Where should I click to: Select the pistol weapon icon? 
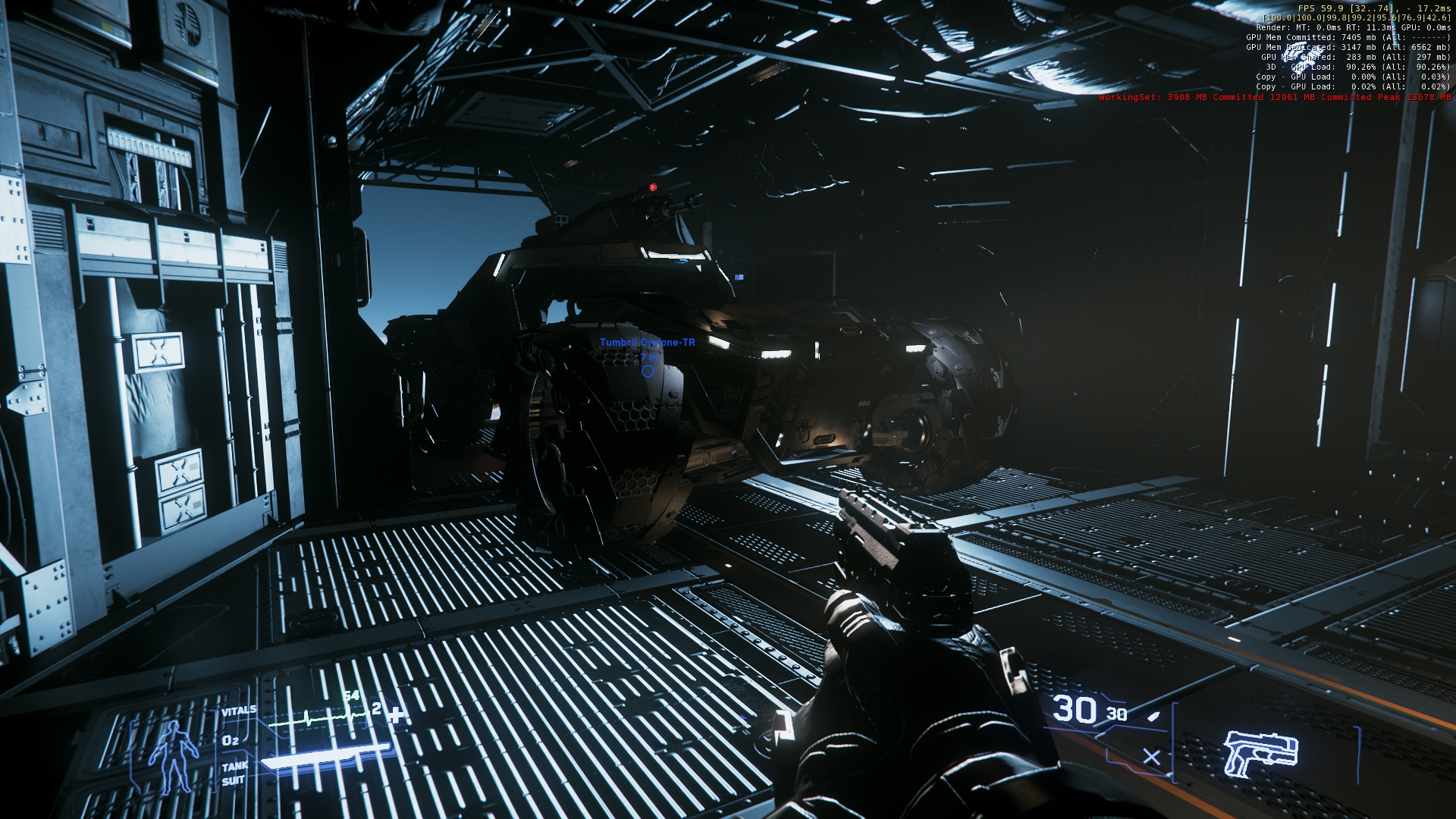click(x=1250, y=752)
